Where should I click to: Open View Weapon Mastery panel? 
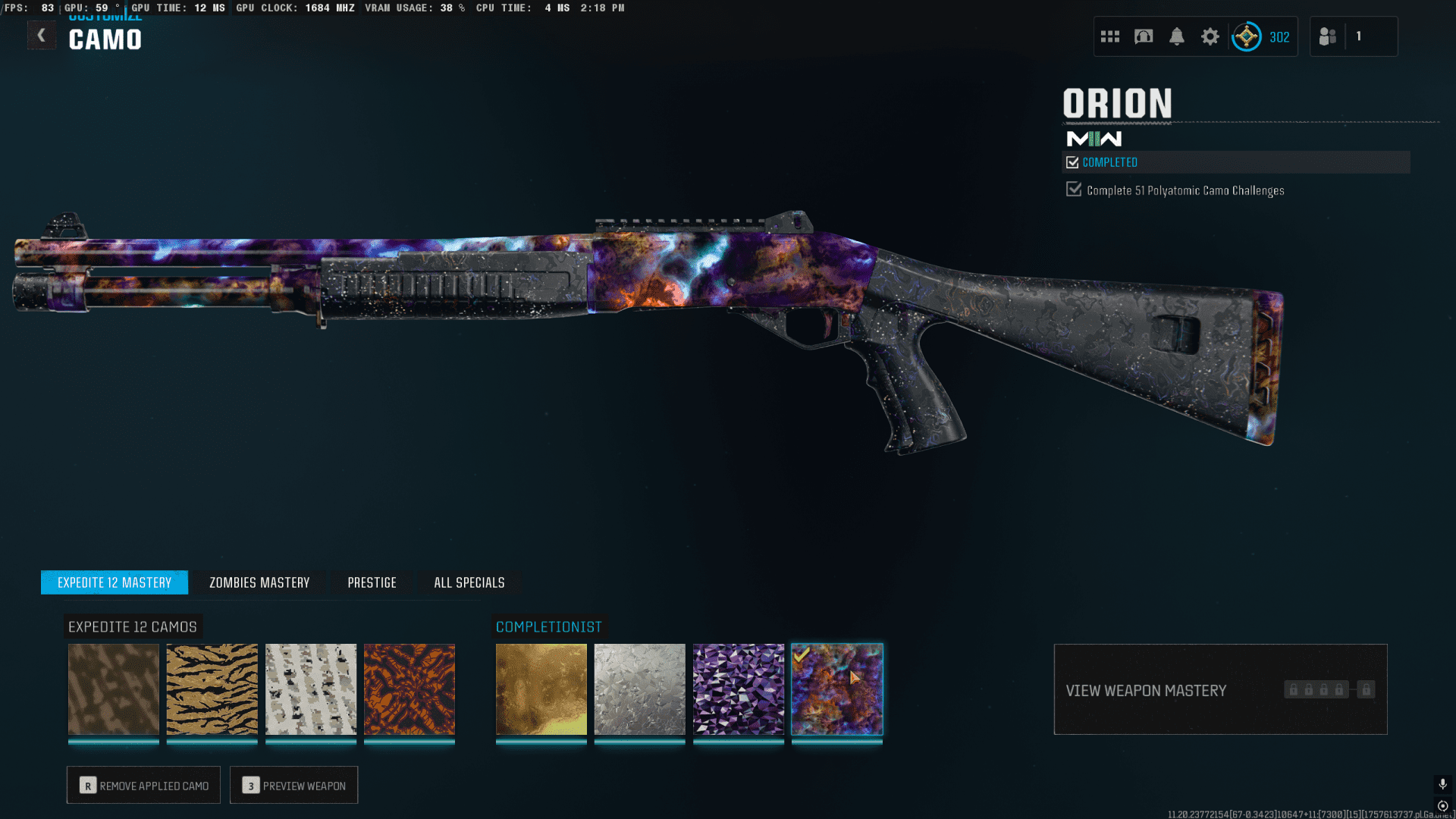[1220, 689]
